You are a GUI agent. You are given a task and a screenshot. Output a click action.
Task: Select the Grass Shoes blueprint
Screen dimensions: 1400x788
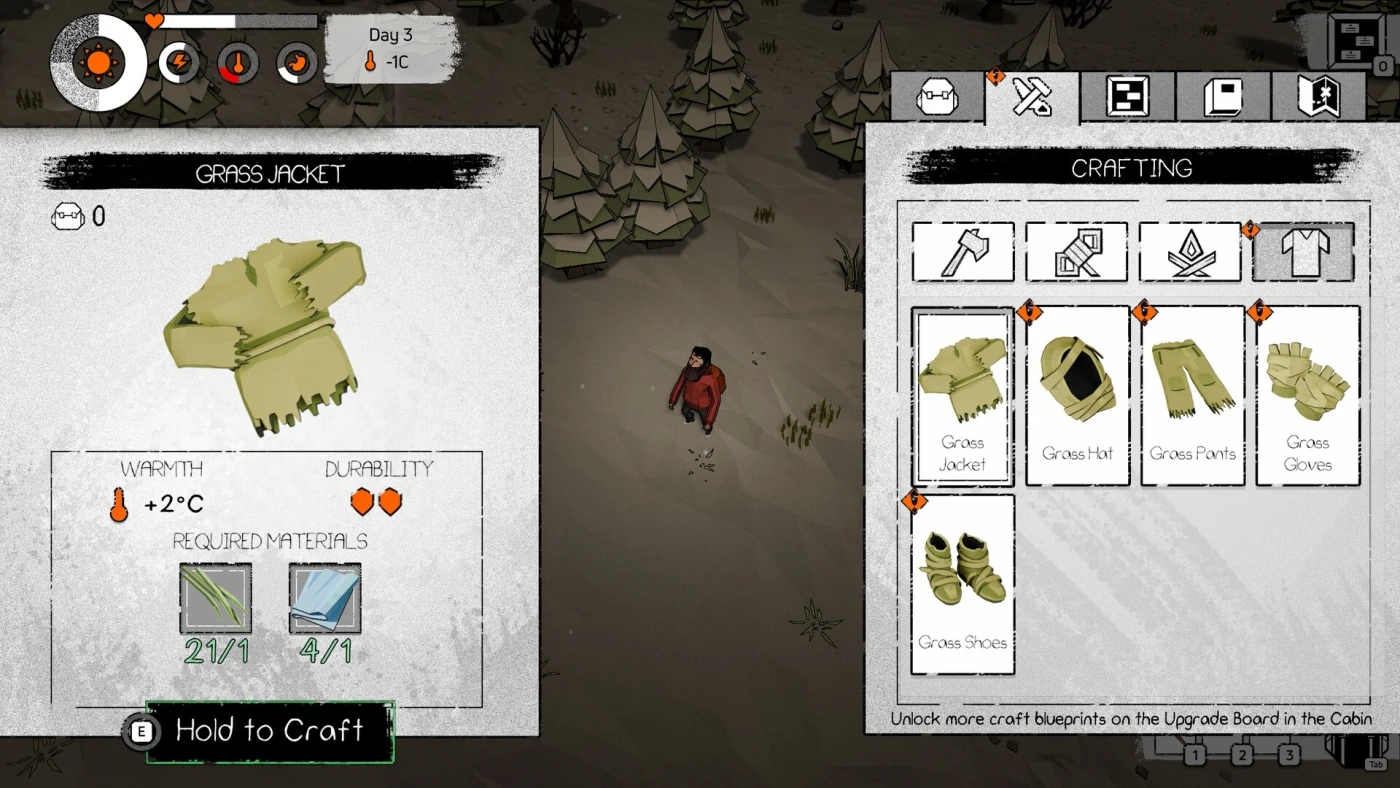[962, 585]
